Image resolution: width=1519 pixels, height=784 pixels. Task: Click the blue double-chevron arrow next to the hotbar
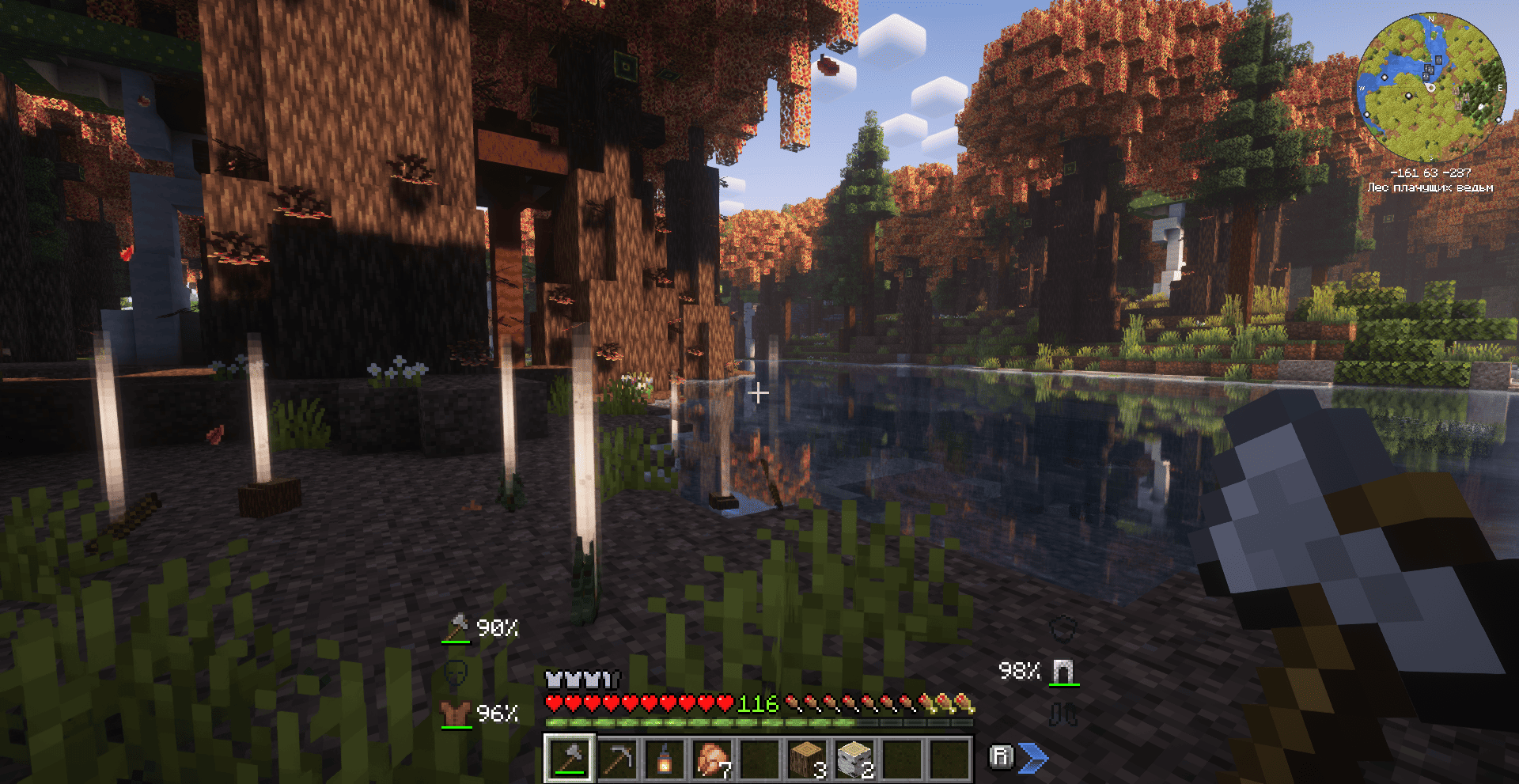1032,758
